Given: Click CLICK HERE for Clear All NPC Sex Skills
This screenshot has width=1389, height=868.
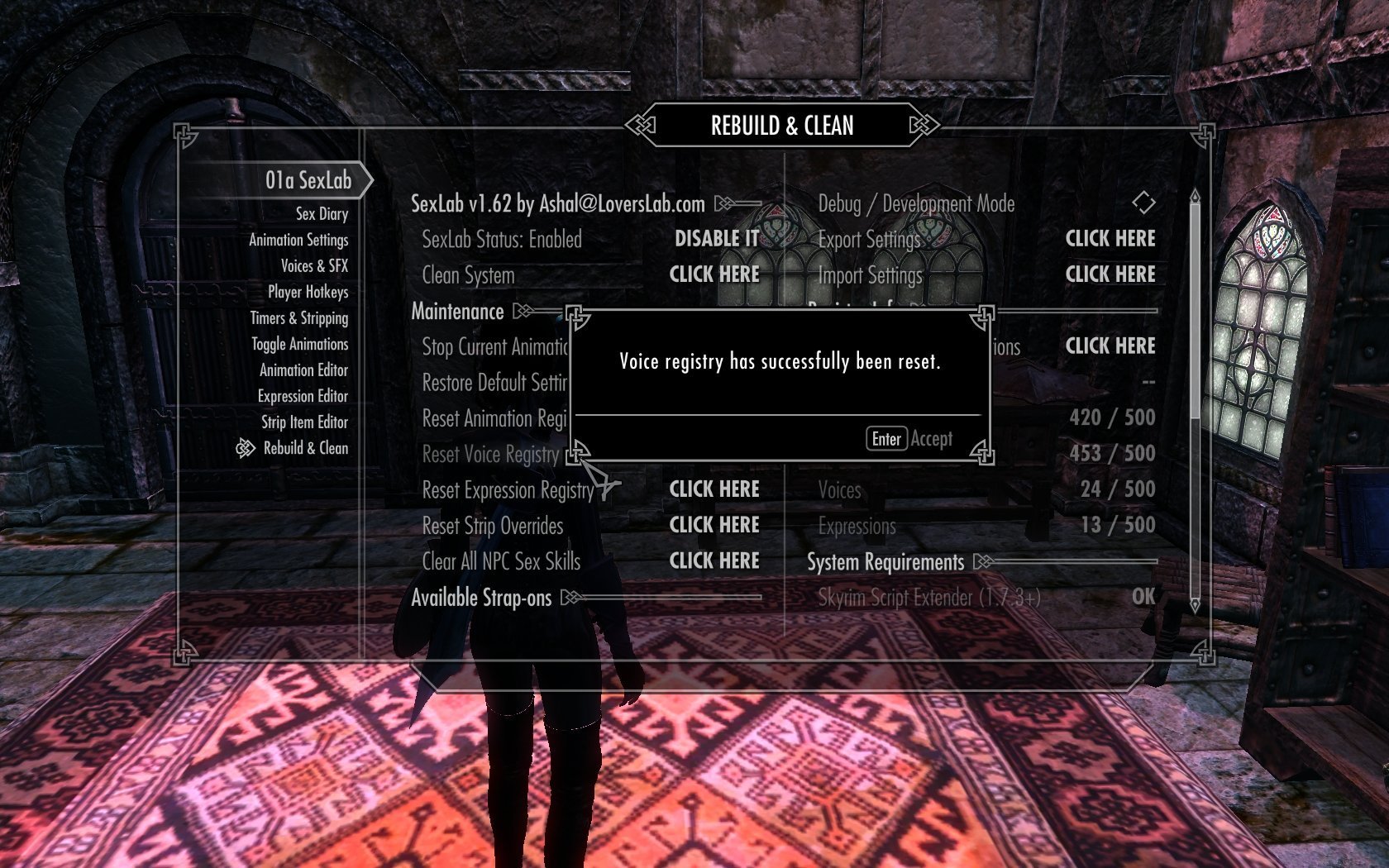Looking at the screenshot, I should pos(714,560).
